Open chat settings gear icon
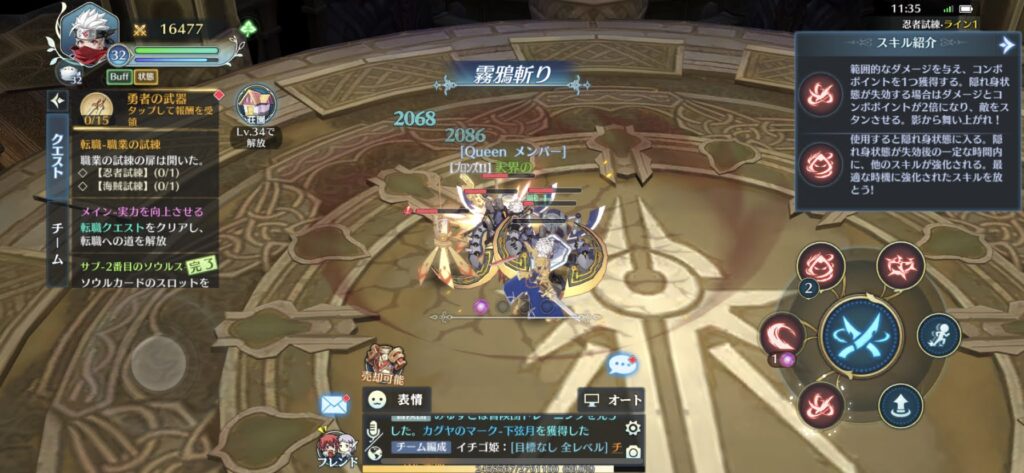 [x=632, y=428]
